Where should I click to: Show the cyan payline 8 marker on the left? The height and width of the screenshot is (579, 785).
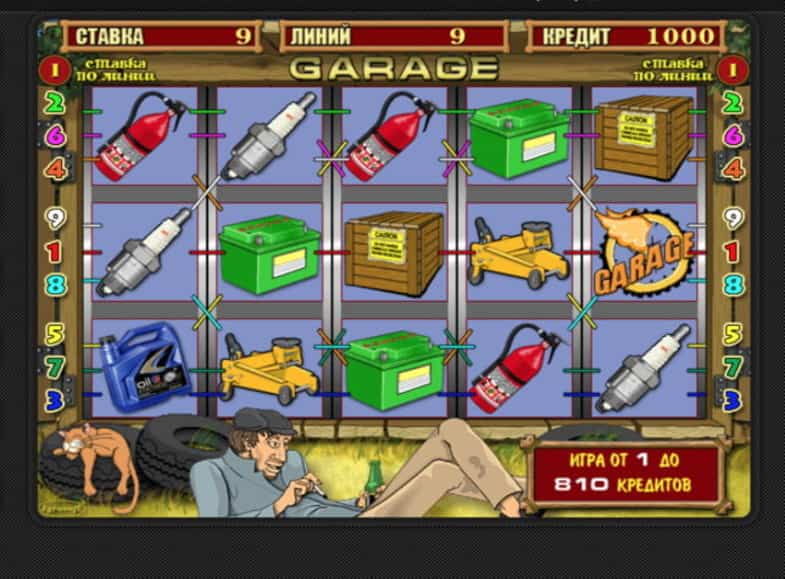[x=54, y=285]
